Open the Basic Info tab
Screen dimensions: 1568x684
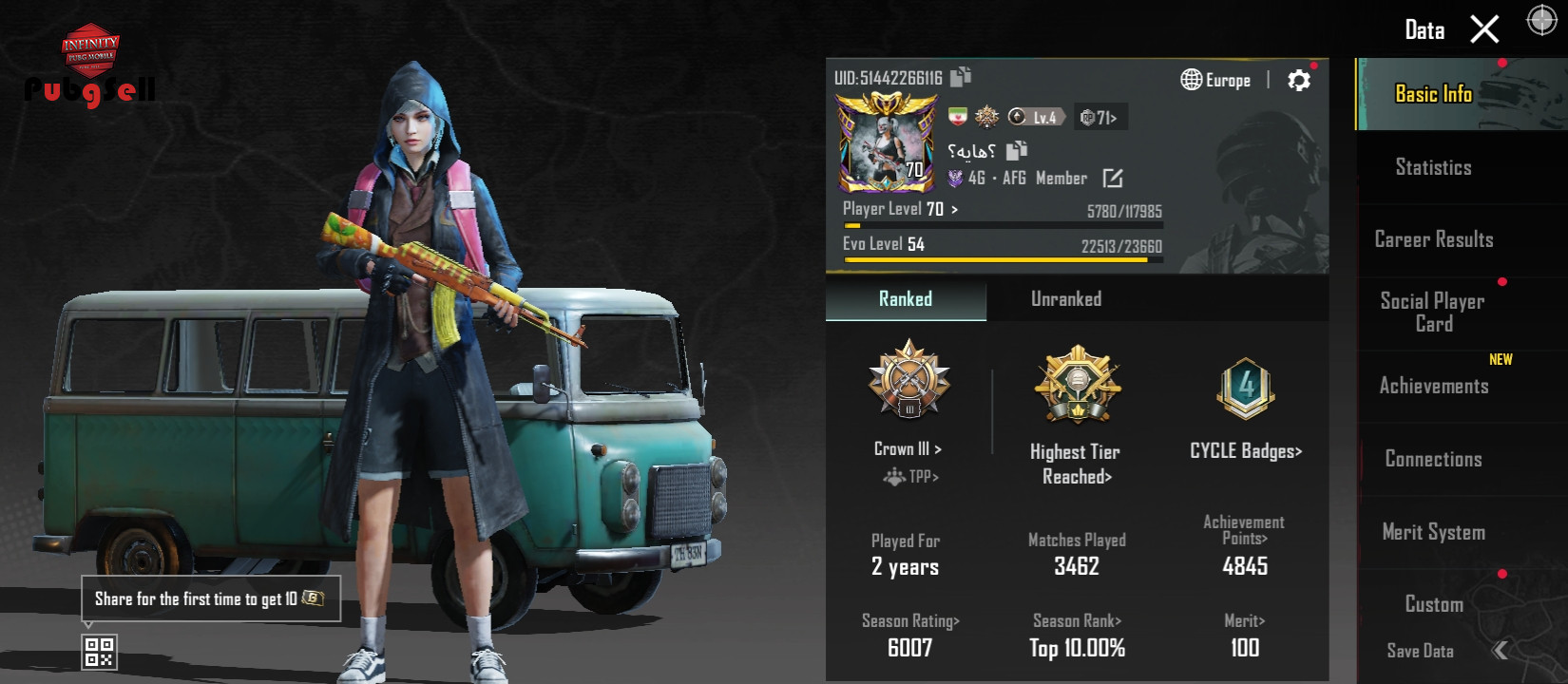coord(1433,94)
